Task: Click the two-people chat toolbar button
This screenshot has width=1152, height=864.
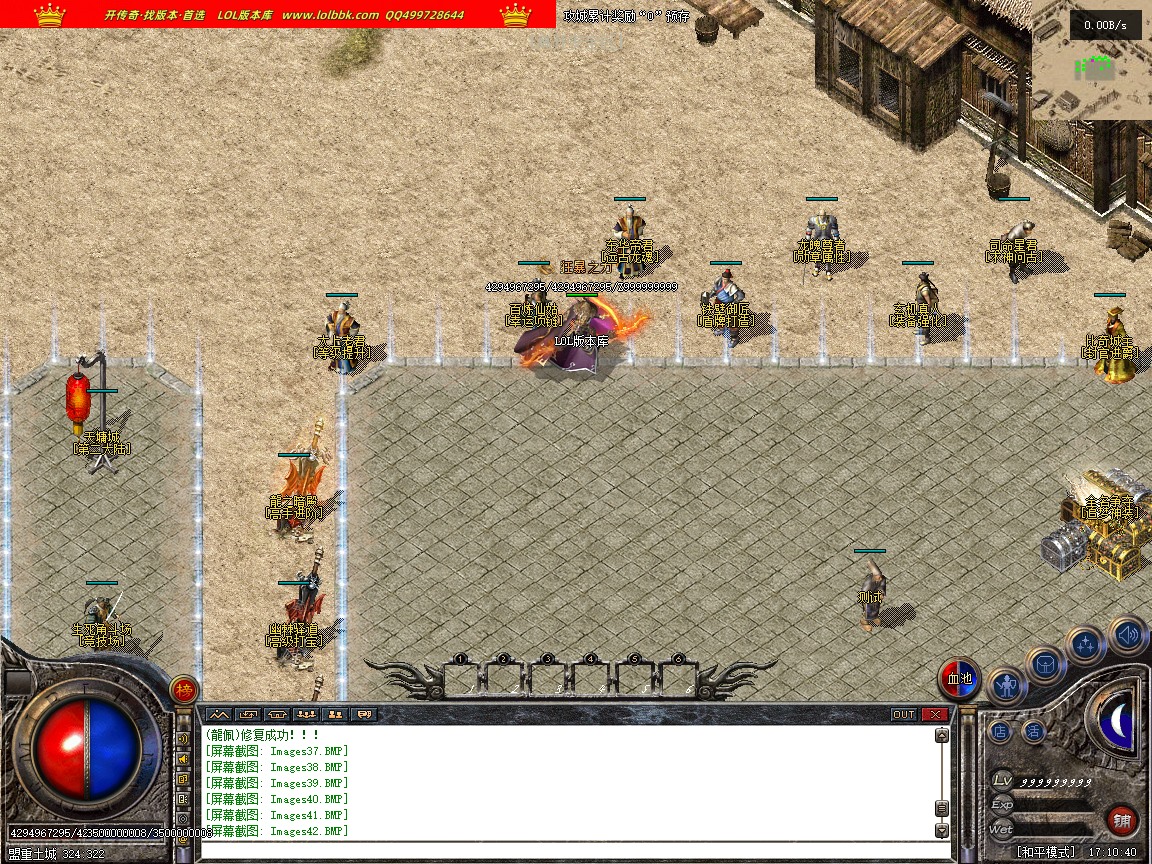Action: (335, 714)
